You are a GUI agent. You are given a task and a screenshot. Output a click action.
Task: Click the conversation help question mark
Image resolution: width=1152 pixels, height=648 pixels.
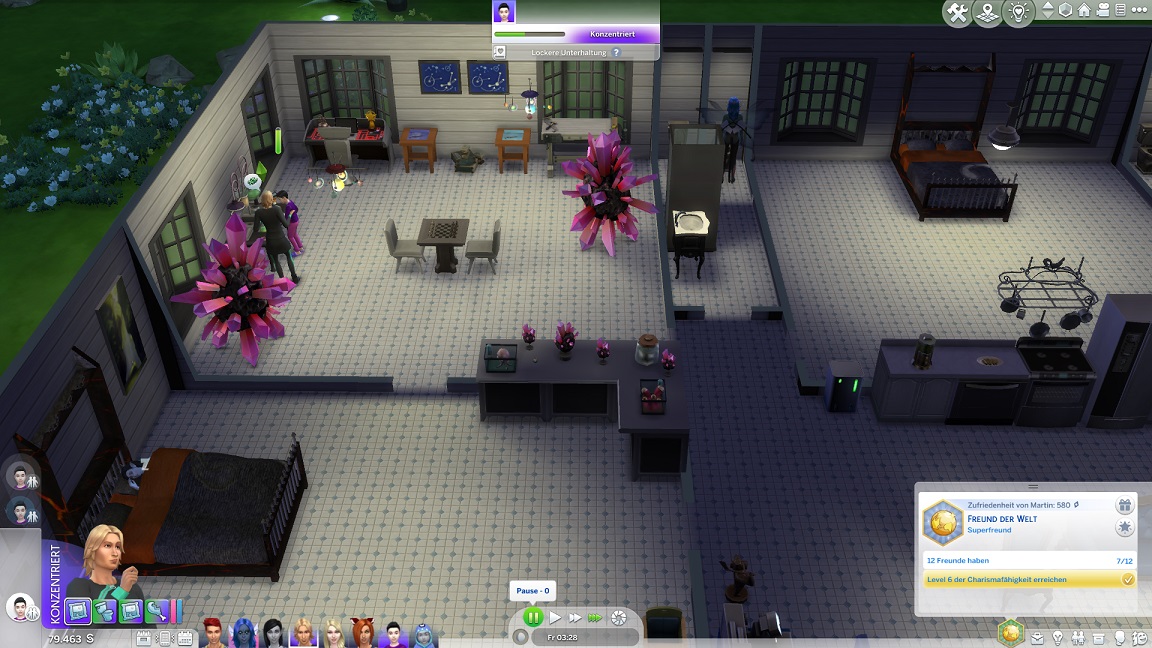[x=616, y=52]
